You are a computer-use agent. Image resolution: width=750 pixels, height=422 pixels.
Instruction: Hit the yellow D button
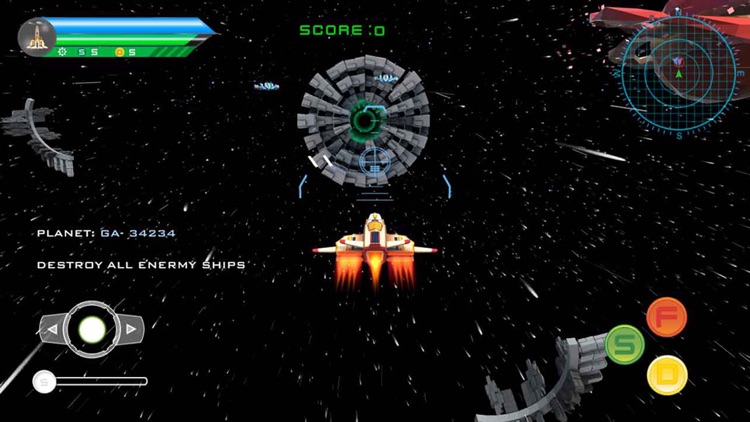coord(667,375)
